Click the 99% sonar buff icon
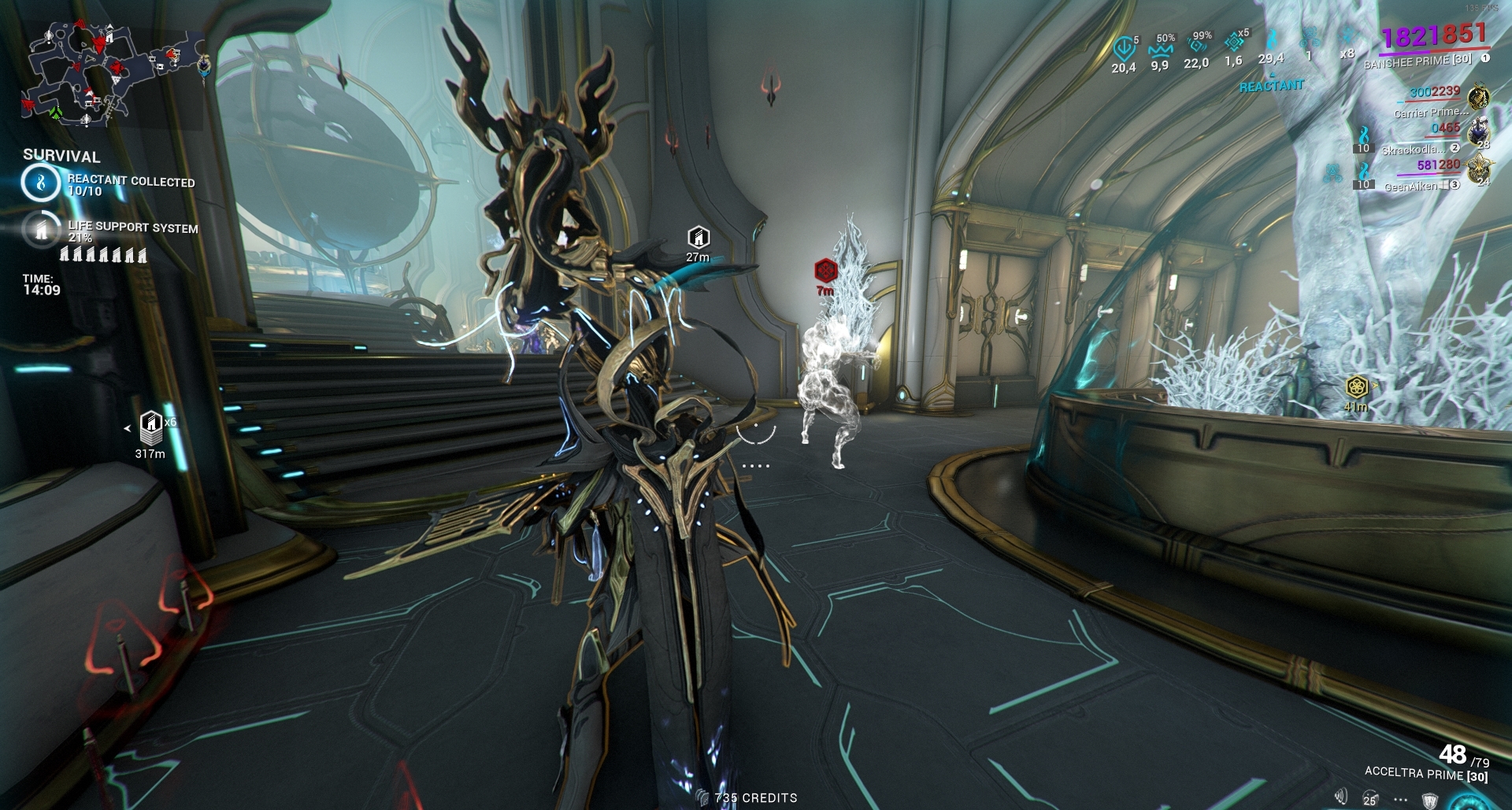Image resolution: width=1512 pixels, height=810 pixels. (x=1196, y=46)
